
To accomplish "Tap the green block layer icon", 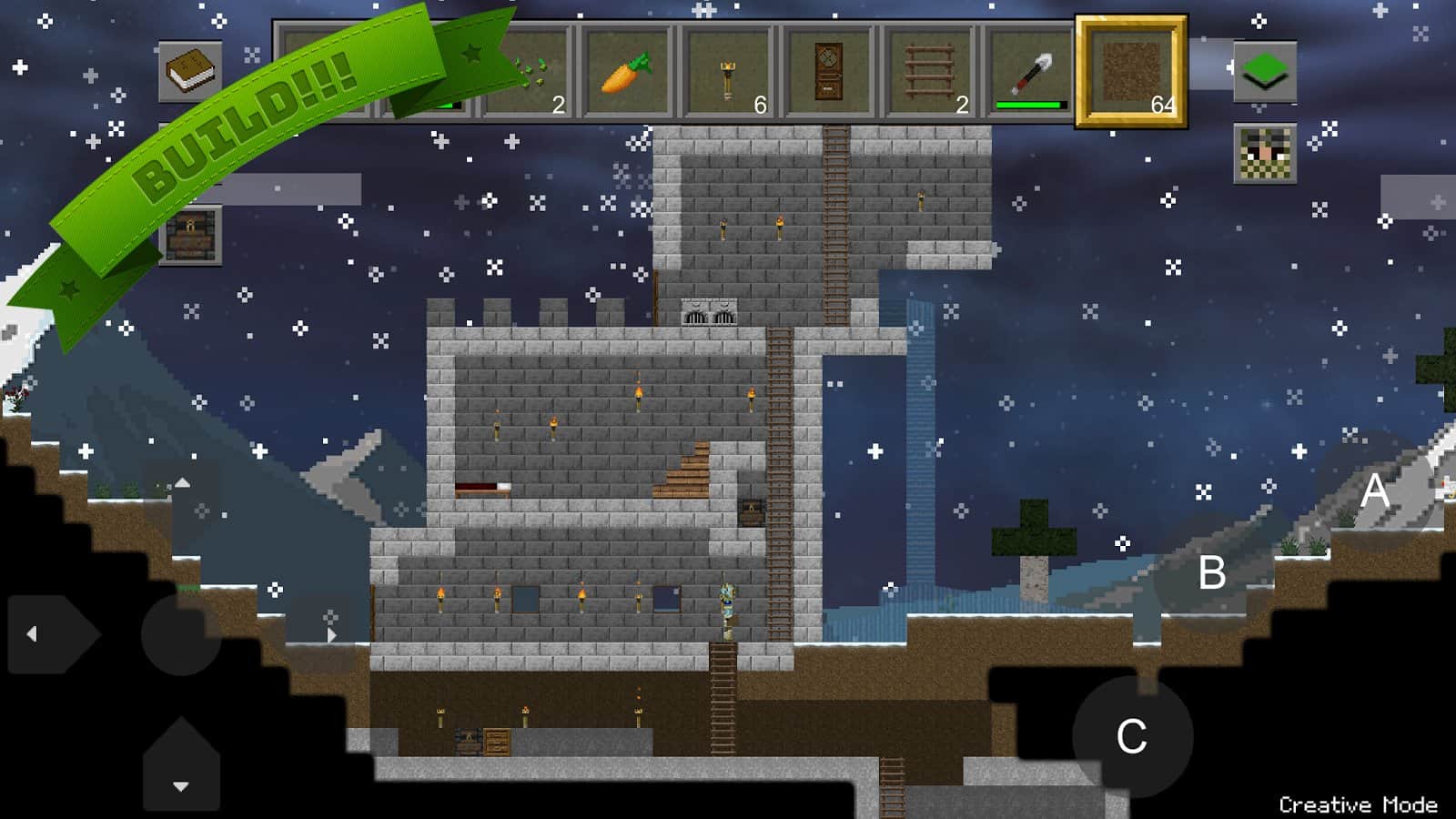I will [1265, 71].
